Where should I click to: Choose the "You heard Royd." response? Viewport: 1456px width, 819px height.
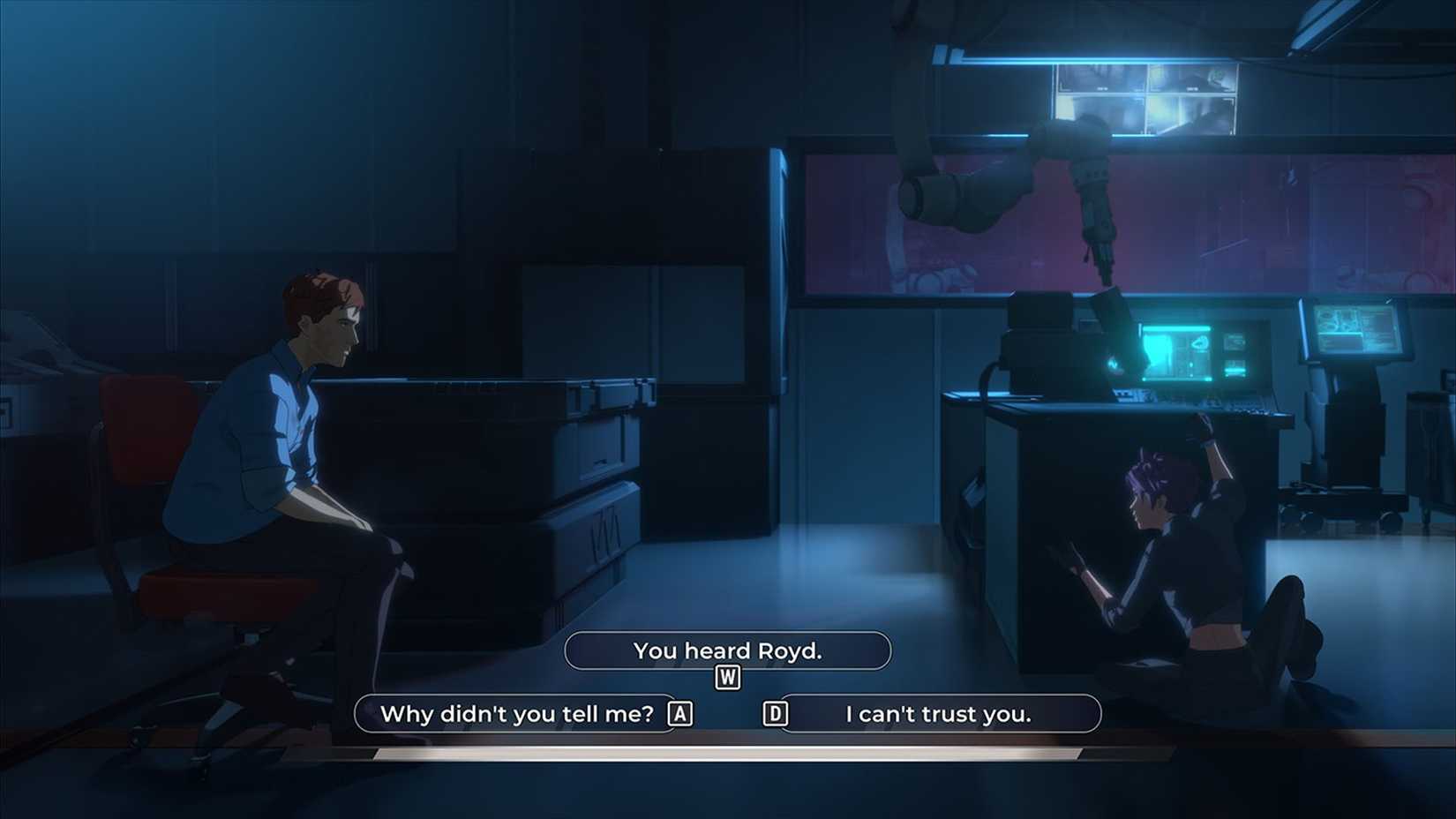pyautogui.click(x=728, y=650)
